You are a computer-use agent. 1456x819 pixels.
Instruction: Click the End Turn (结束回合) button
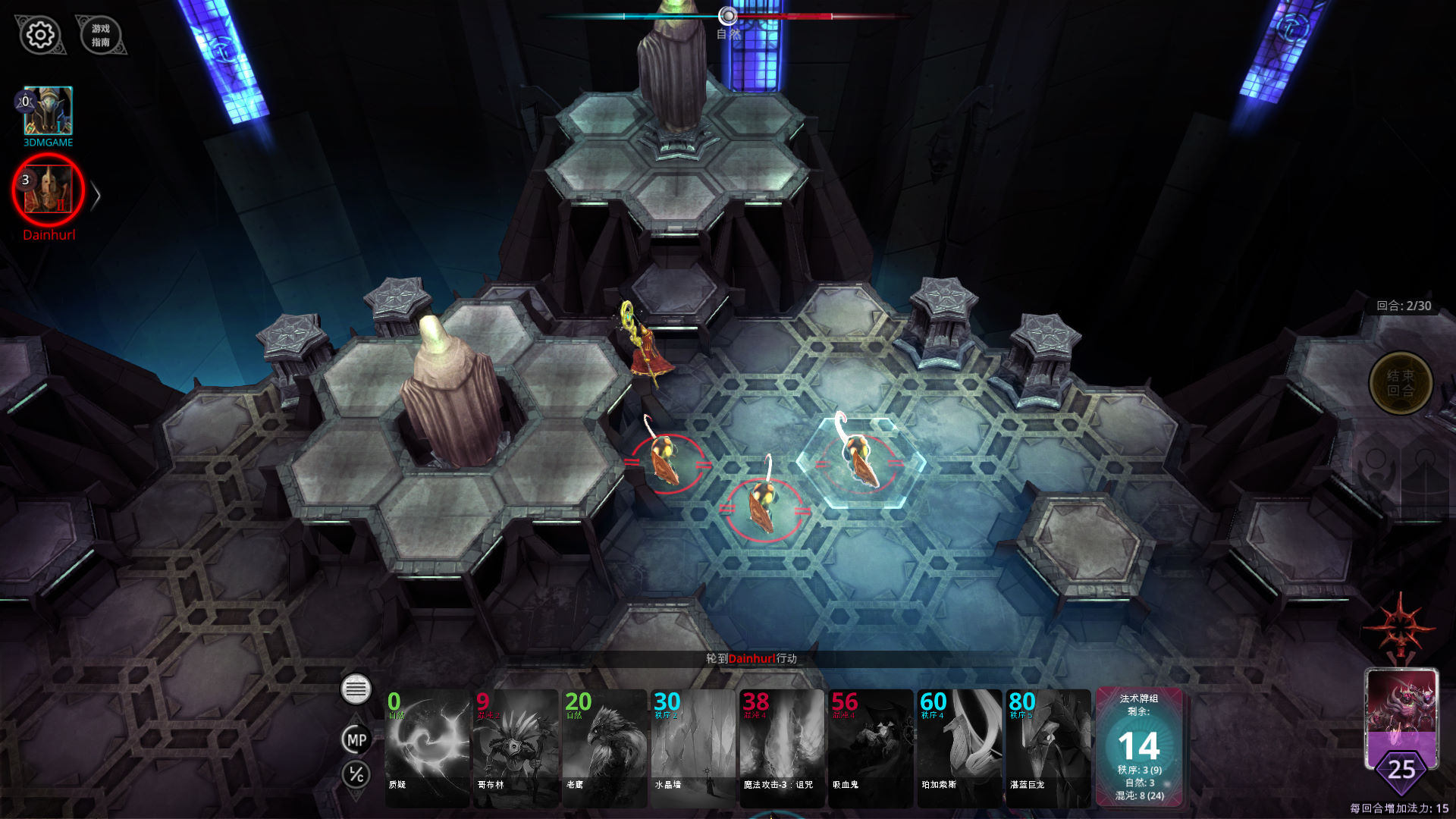point(1400,384)
